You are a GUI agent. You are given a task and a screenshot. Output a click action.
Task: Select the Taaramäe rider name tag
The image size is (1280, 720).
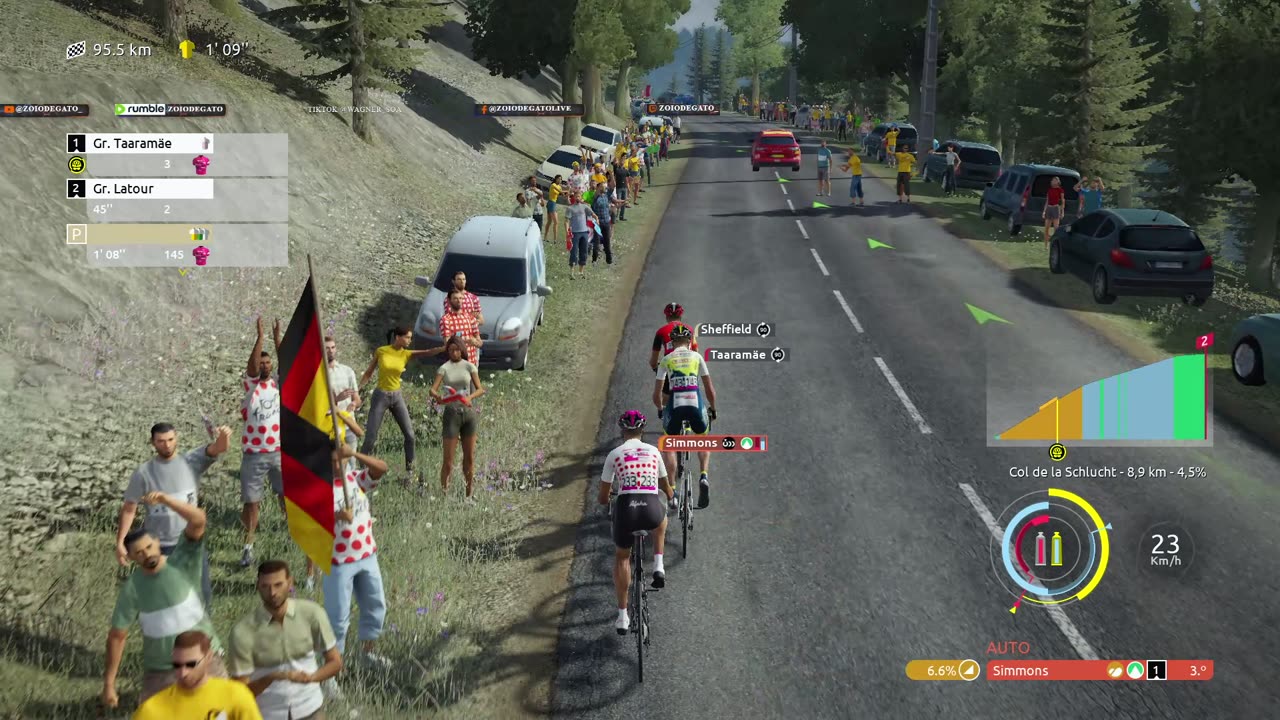[745, 355]
